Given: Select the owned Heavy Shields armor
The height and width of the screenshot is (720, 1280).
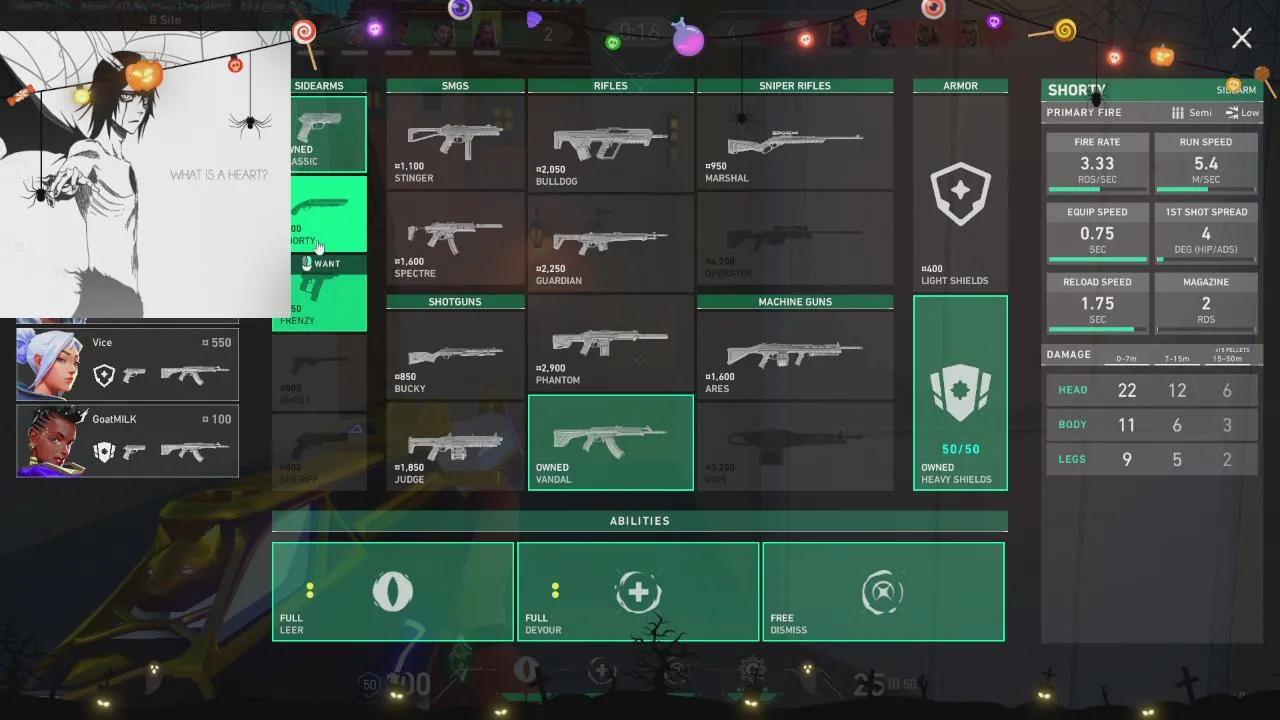Looking at the screenshot, I should (x=960, y=393).
